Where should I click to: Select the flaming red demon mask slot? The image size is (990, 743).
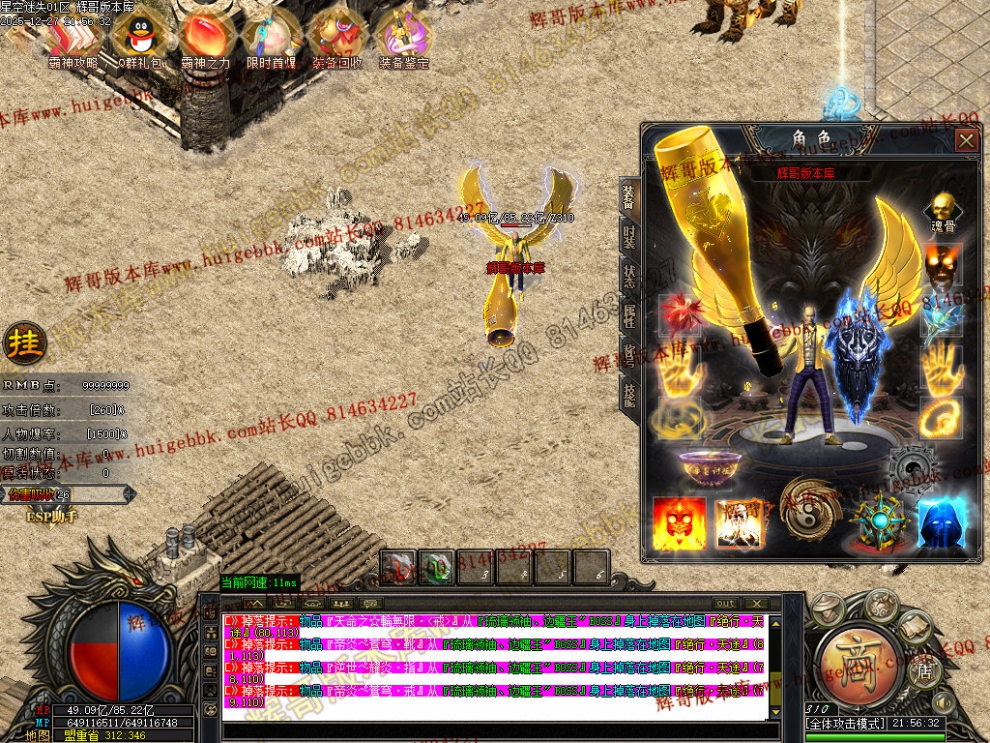[x=678, y=523]
